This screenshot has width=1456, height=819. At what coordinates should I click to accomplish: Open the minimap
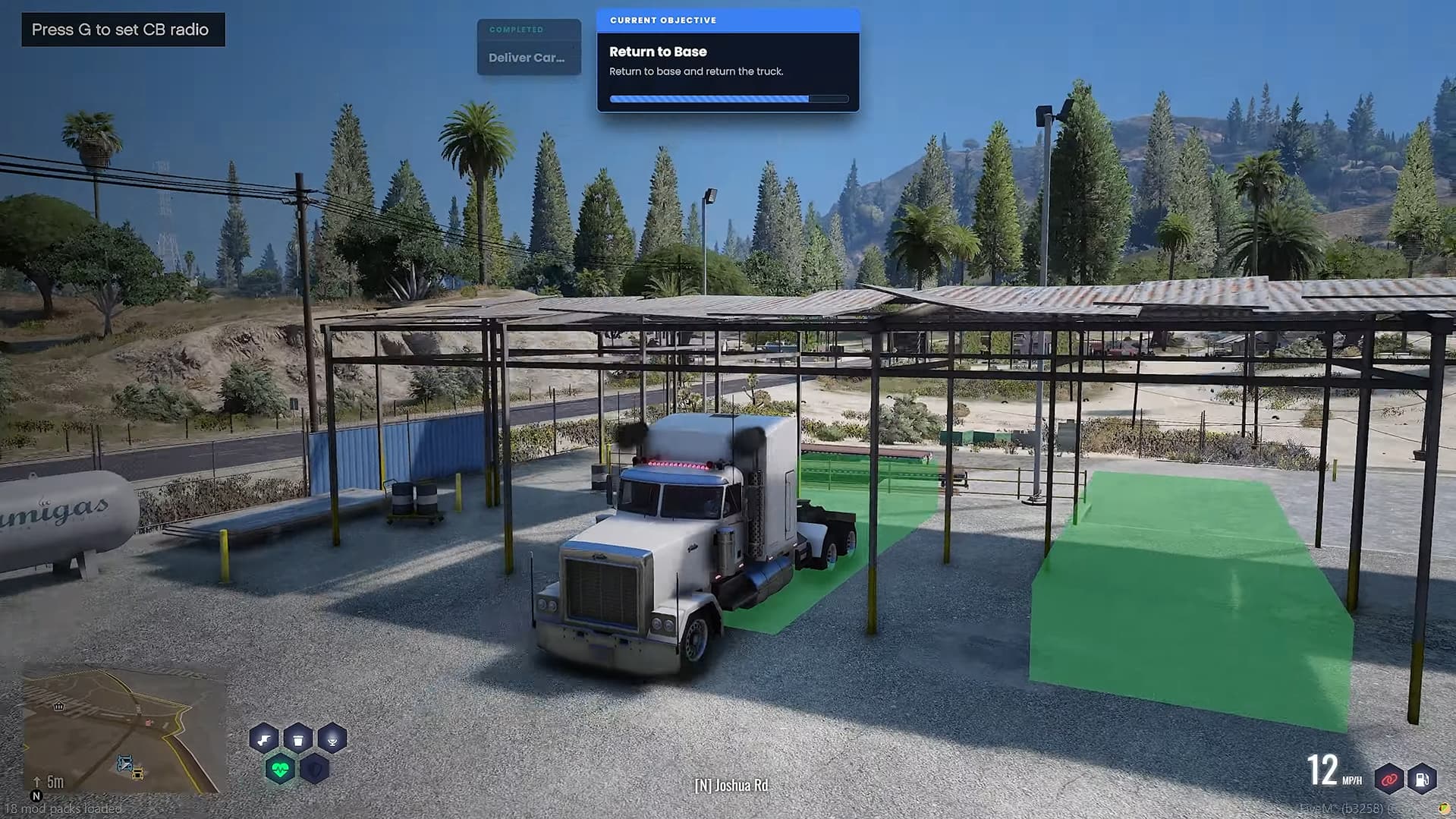click(124, 730)
